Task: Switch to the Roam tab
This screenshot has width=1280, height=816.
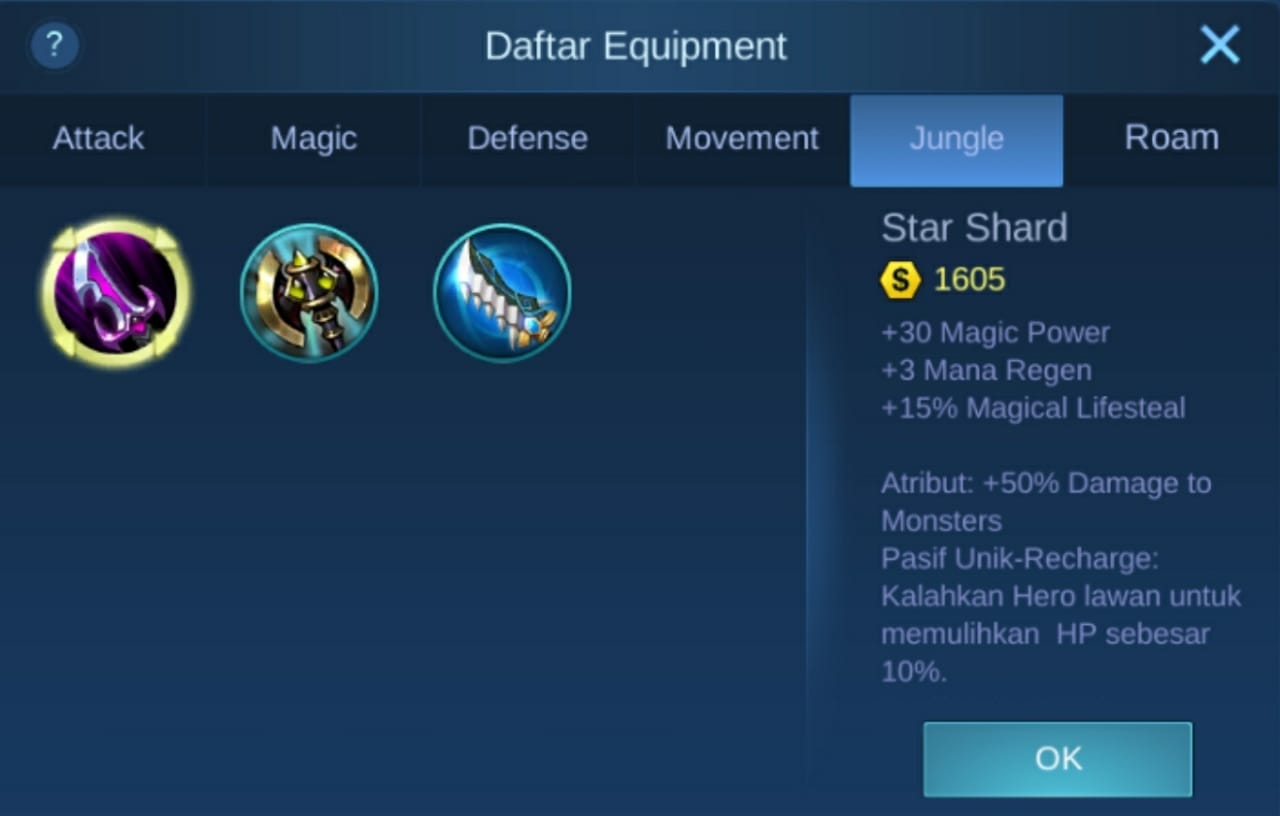Action: [x=1172, y=139]
